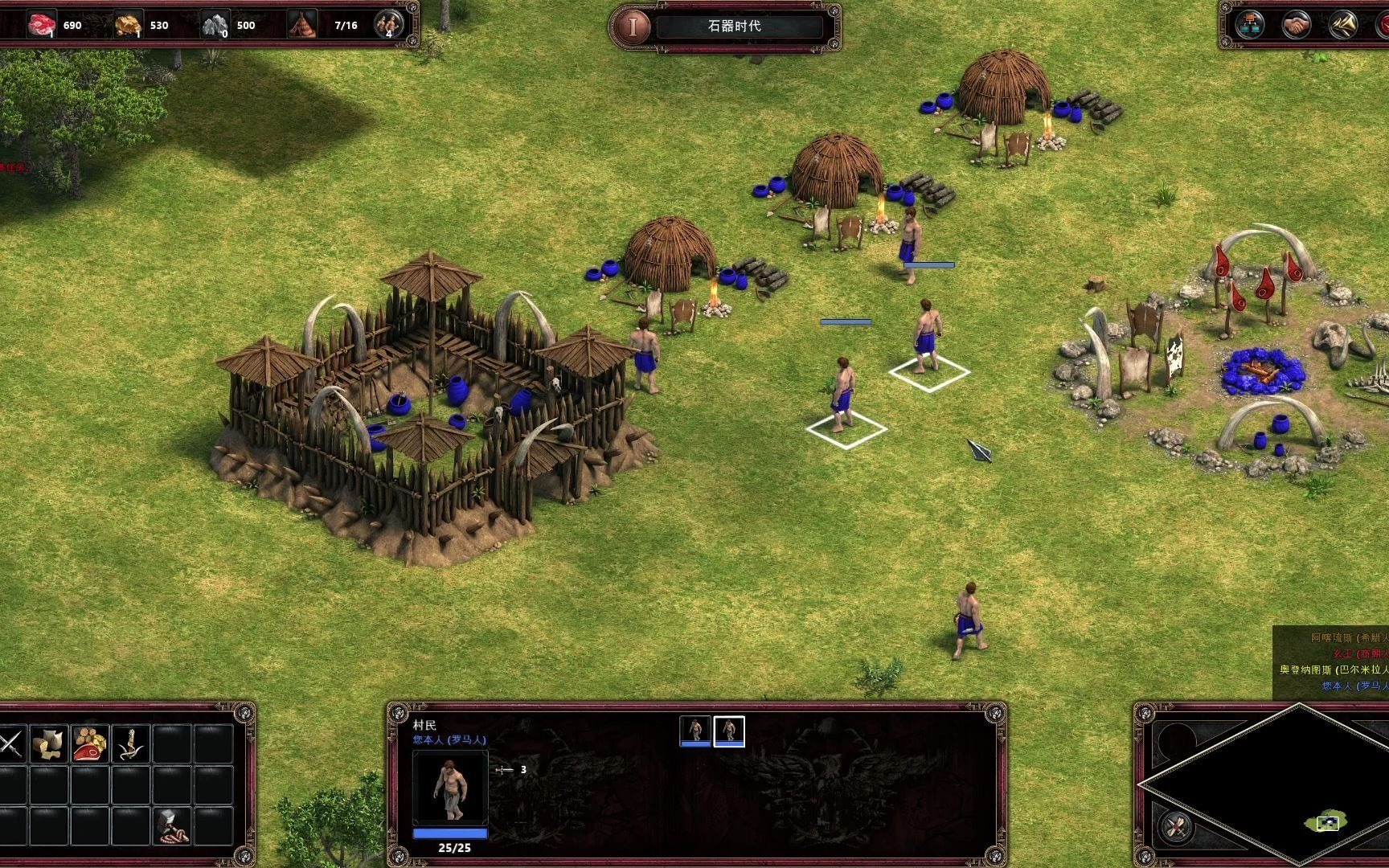Screen dimensions: 1389x868
Task: Select the first villager in the group
Action: pos(695,731)
